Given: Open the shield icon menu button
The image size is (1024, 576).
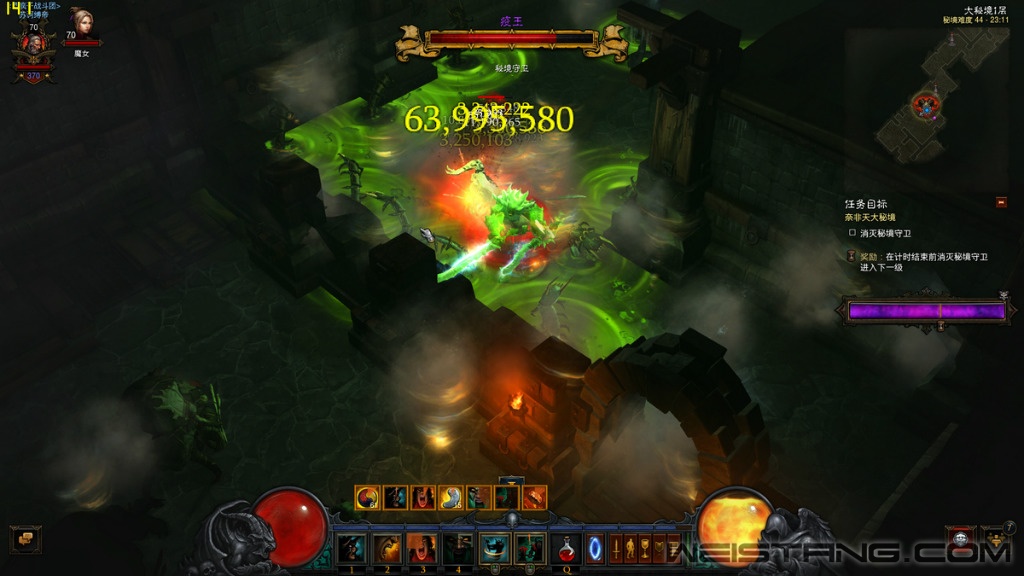Looking at the screenshot, I should [x=660, y=548].
